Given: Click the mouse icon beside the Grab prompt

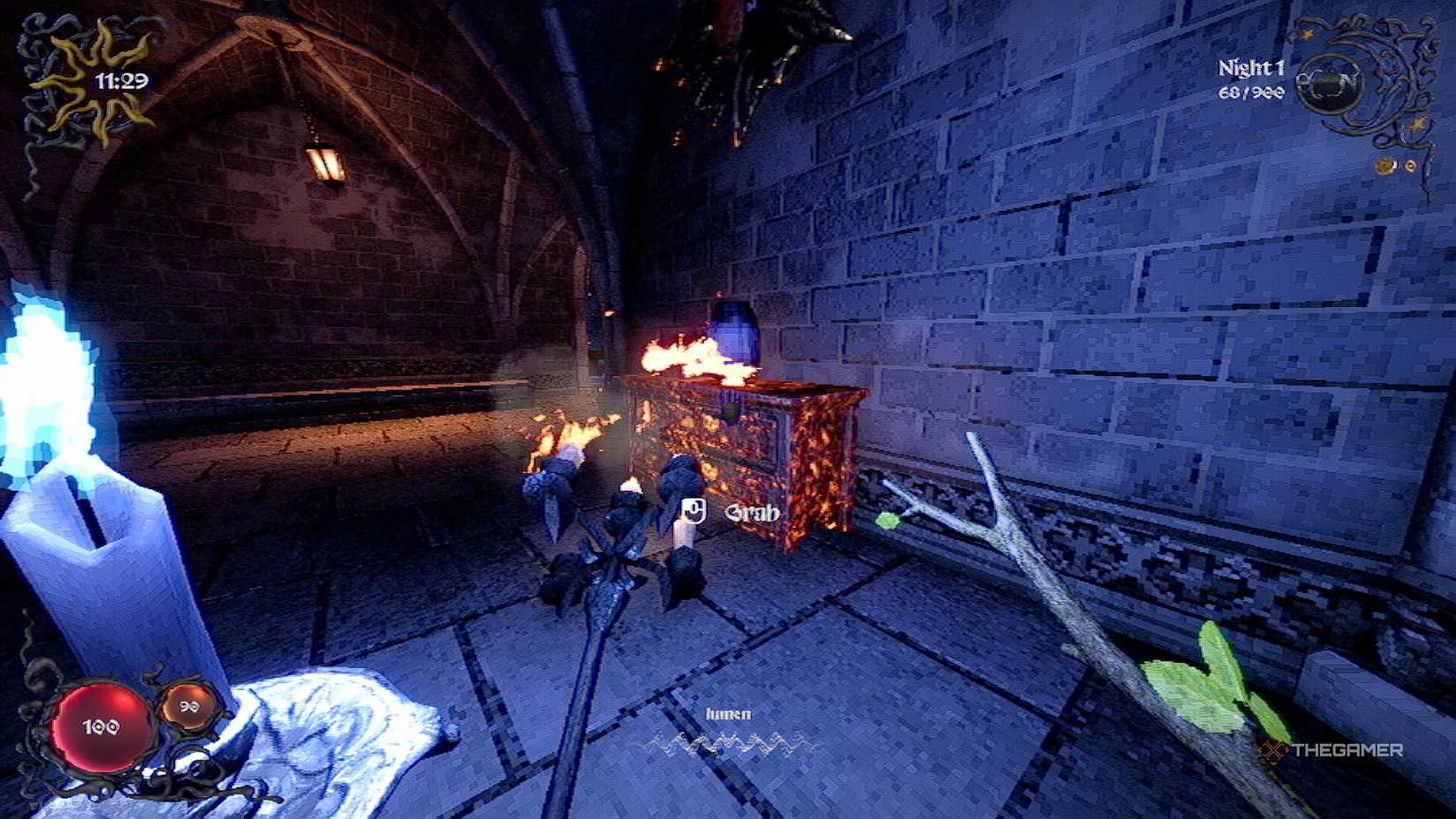Looking at the screenshot, I should pos(693,510).
